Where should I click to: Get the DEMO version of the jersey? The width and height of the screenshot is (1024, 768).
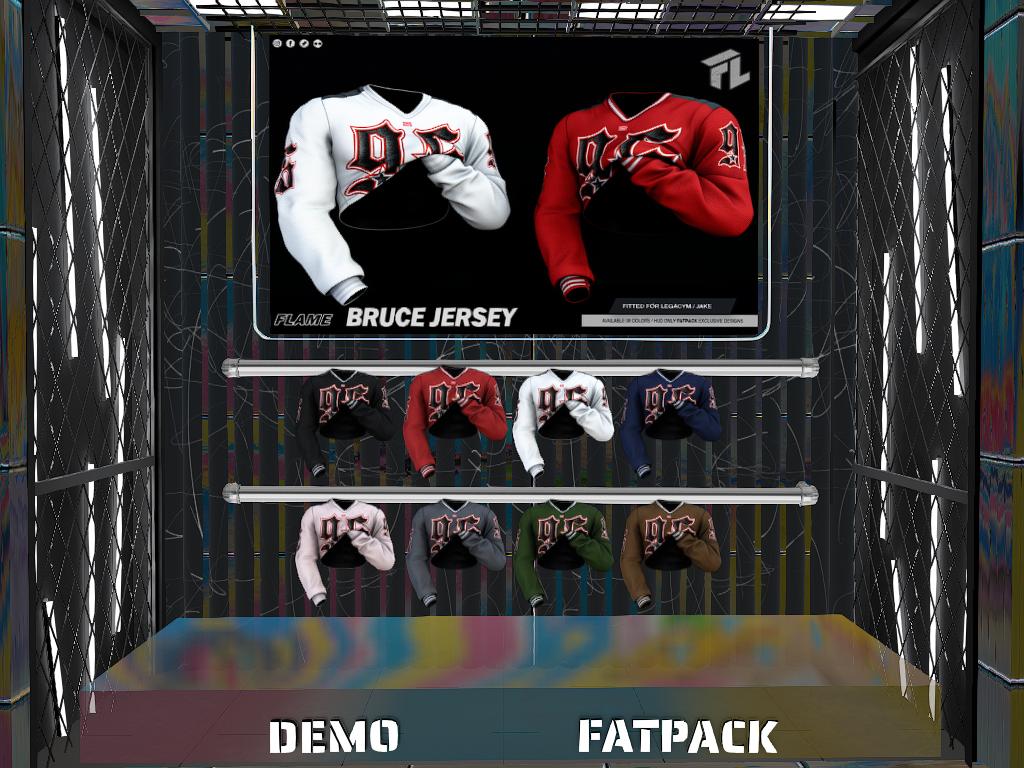click(x=334, y=736)
